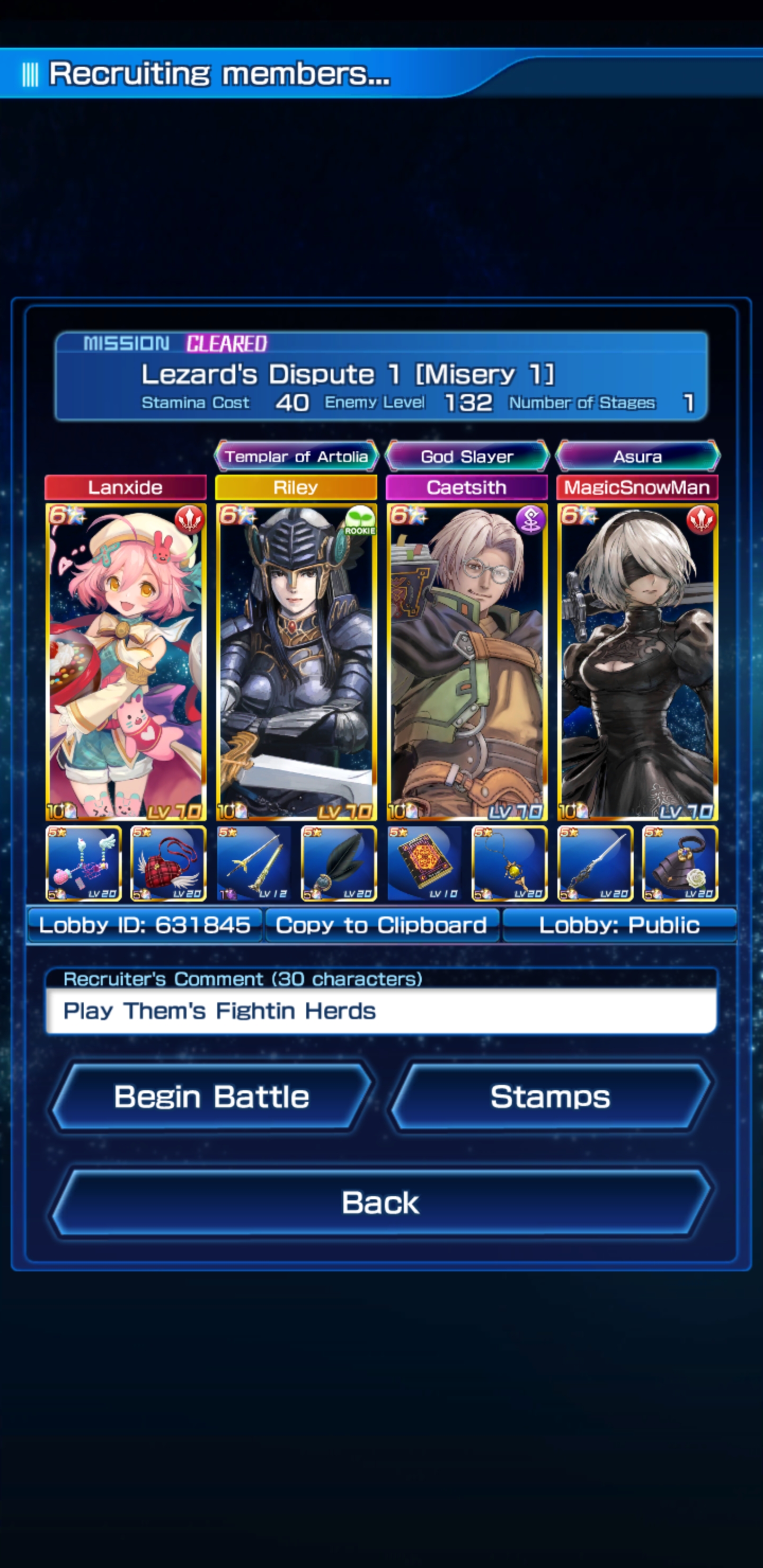Toggle the Lobby: Public setting
This screenshot has height=1568, width=763.
619,925
